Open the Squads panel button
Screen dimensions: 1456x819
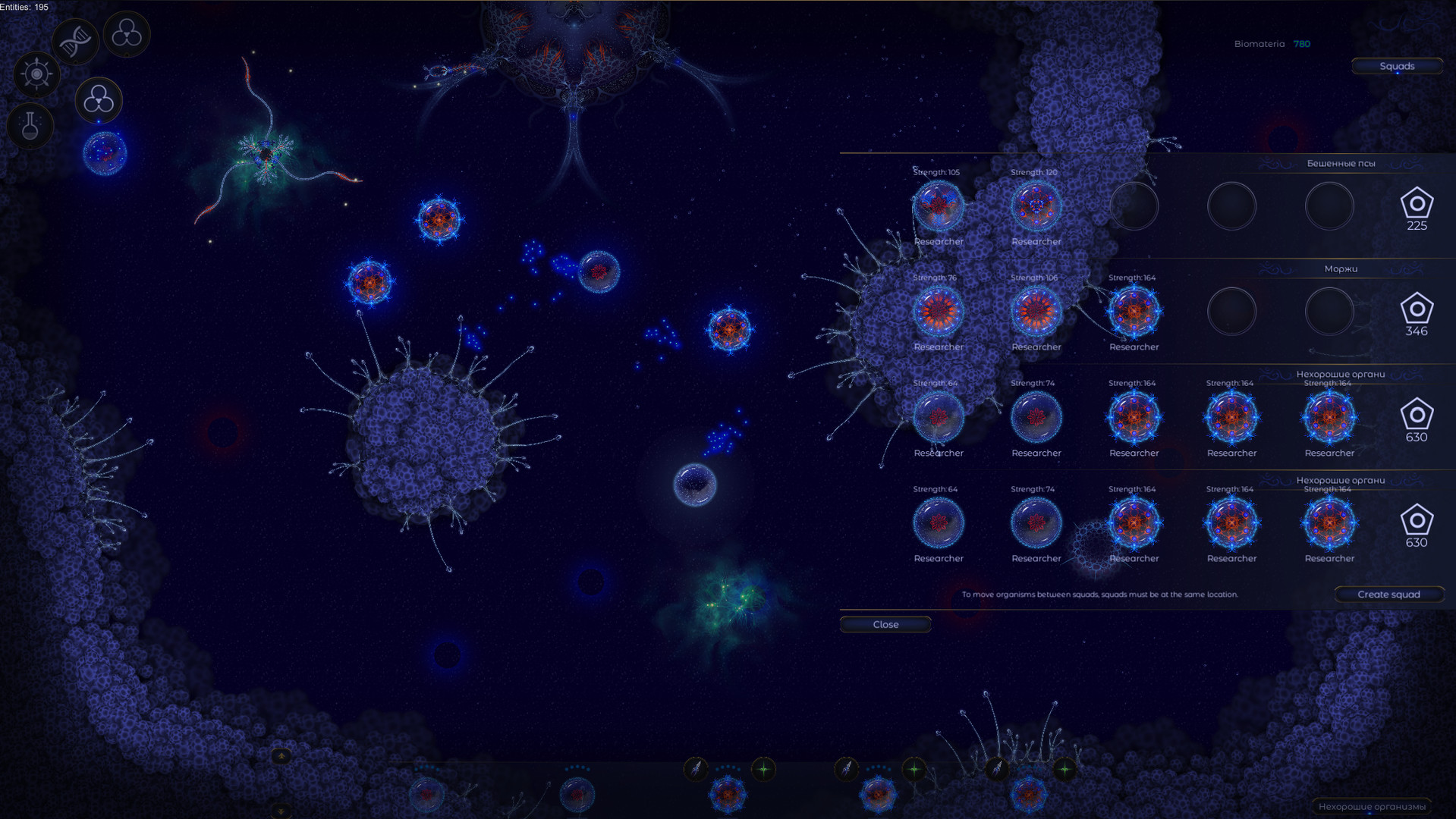1397,66
